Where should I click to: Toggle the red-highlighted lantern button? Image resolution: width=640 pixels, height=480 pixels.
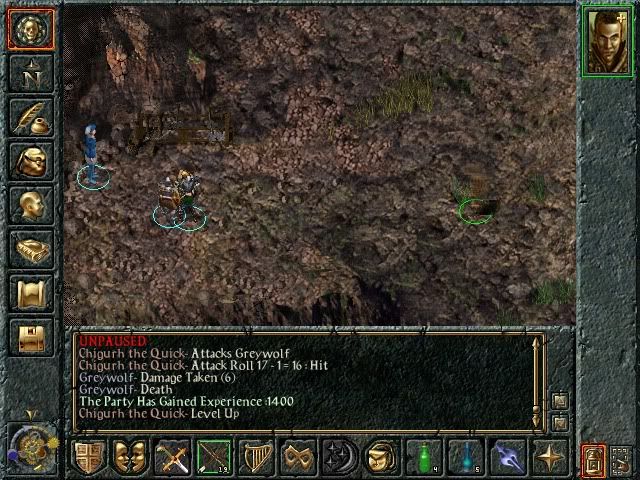click(592, 459)
